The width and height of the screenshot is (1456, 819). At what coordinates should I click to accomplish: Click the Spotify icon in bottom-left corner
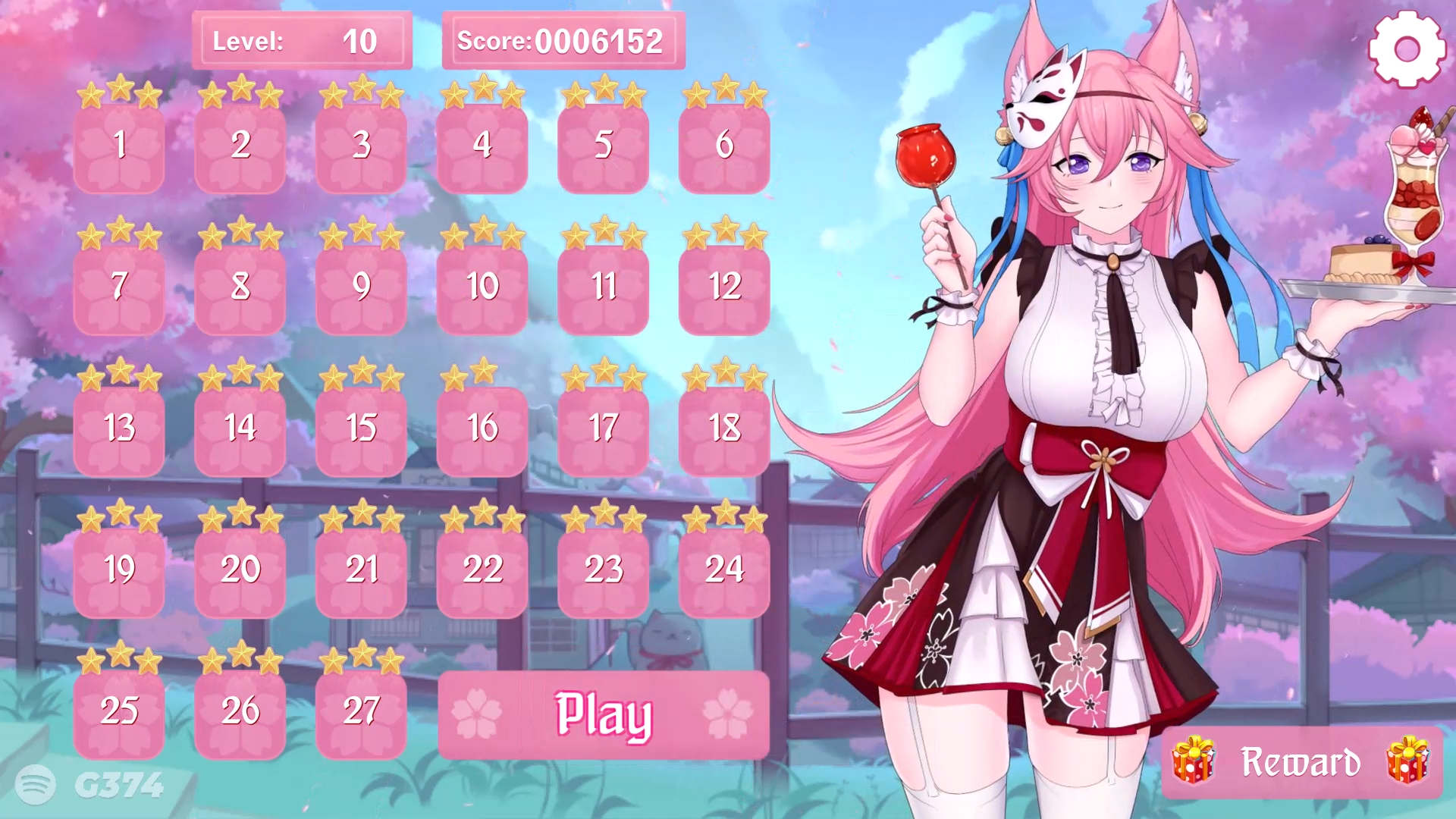coord(36,786)
